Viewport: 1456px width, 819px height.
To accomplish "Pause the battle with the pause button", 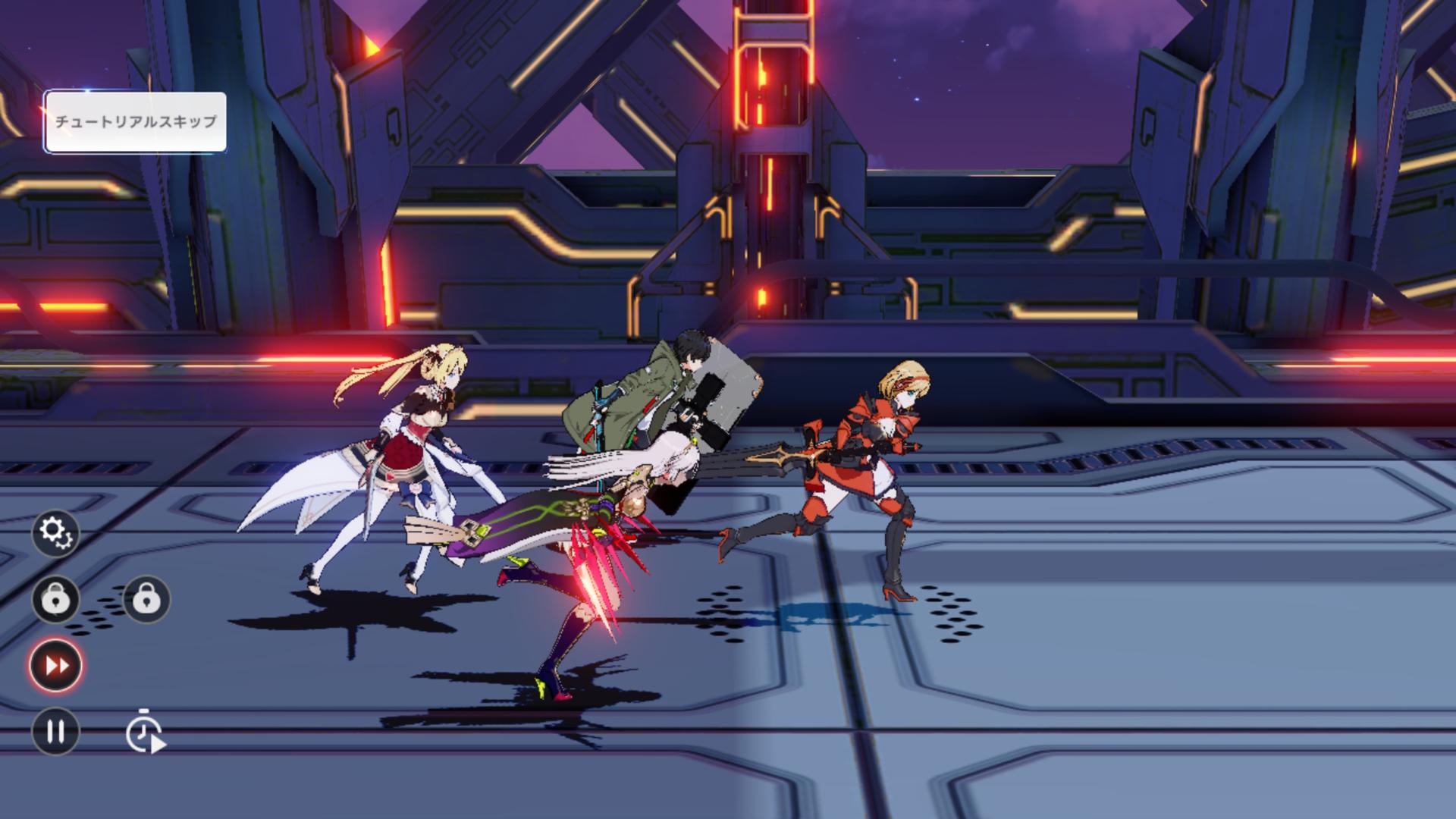I will [x=55, y=732].
